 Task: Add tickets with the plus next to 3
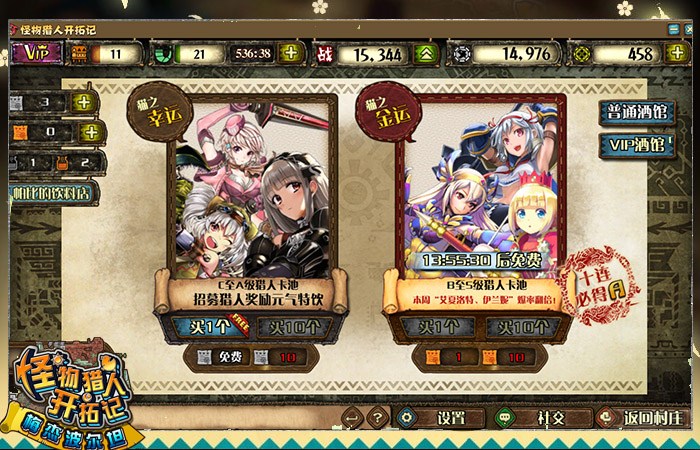pyautogui.click(x=85, y=102)
